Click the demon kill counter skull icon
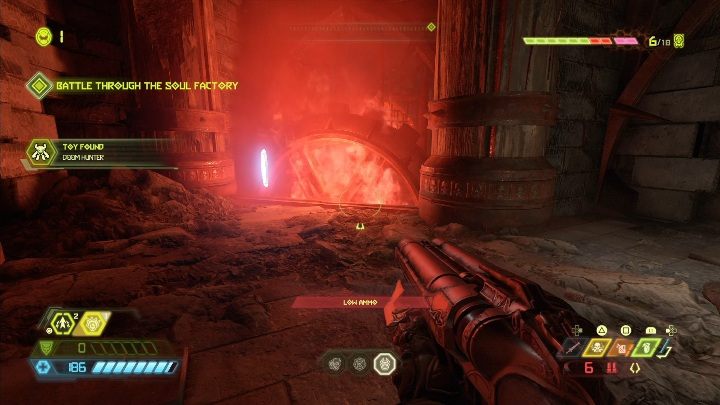The image size is (720, 405). (679, 41)
